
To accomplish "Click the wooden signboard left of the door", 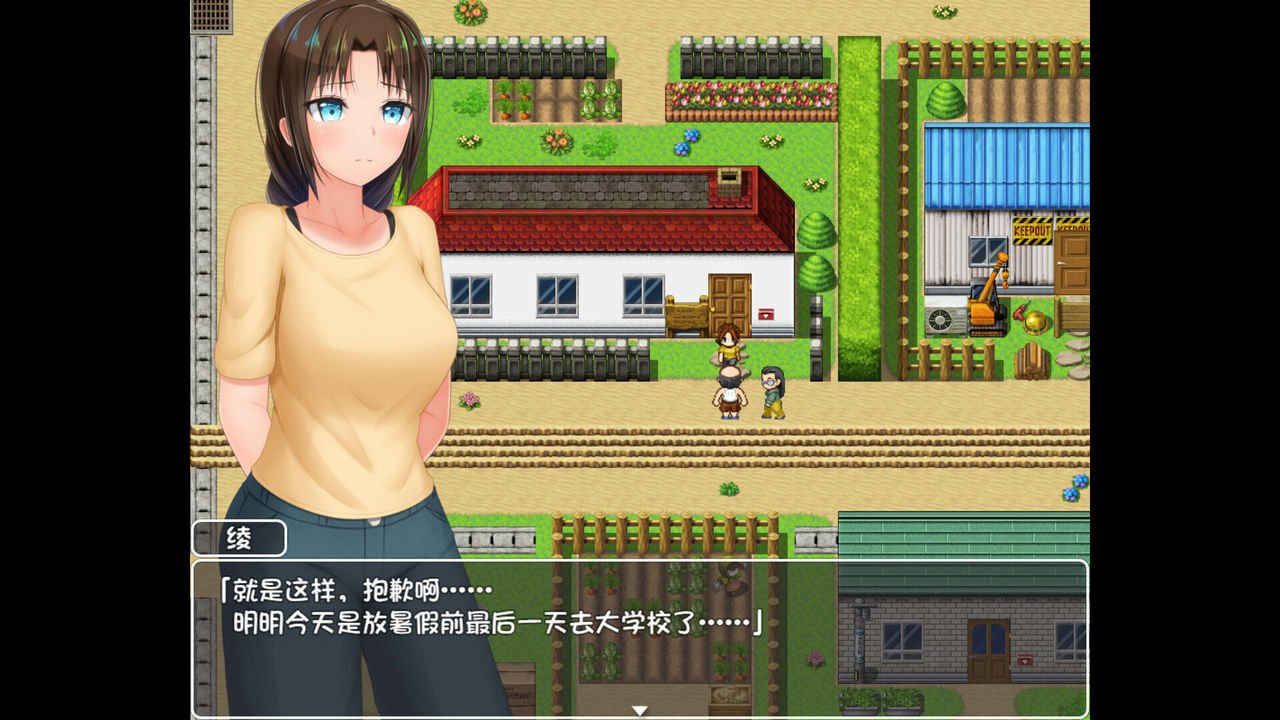I will point(687,314).
